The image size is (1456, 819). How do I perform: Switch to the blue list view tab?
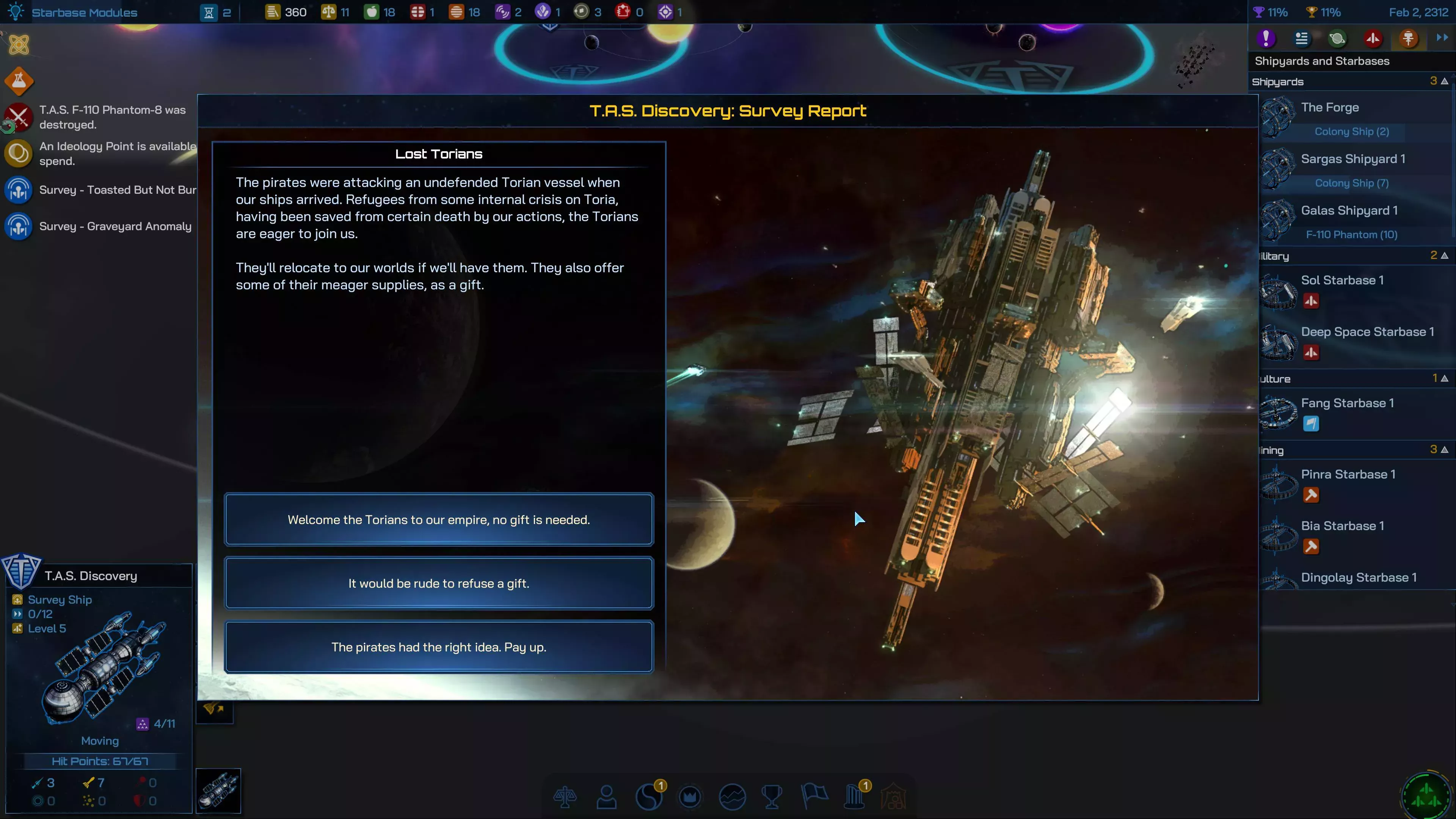click(x=1302, y=38)
